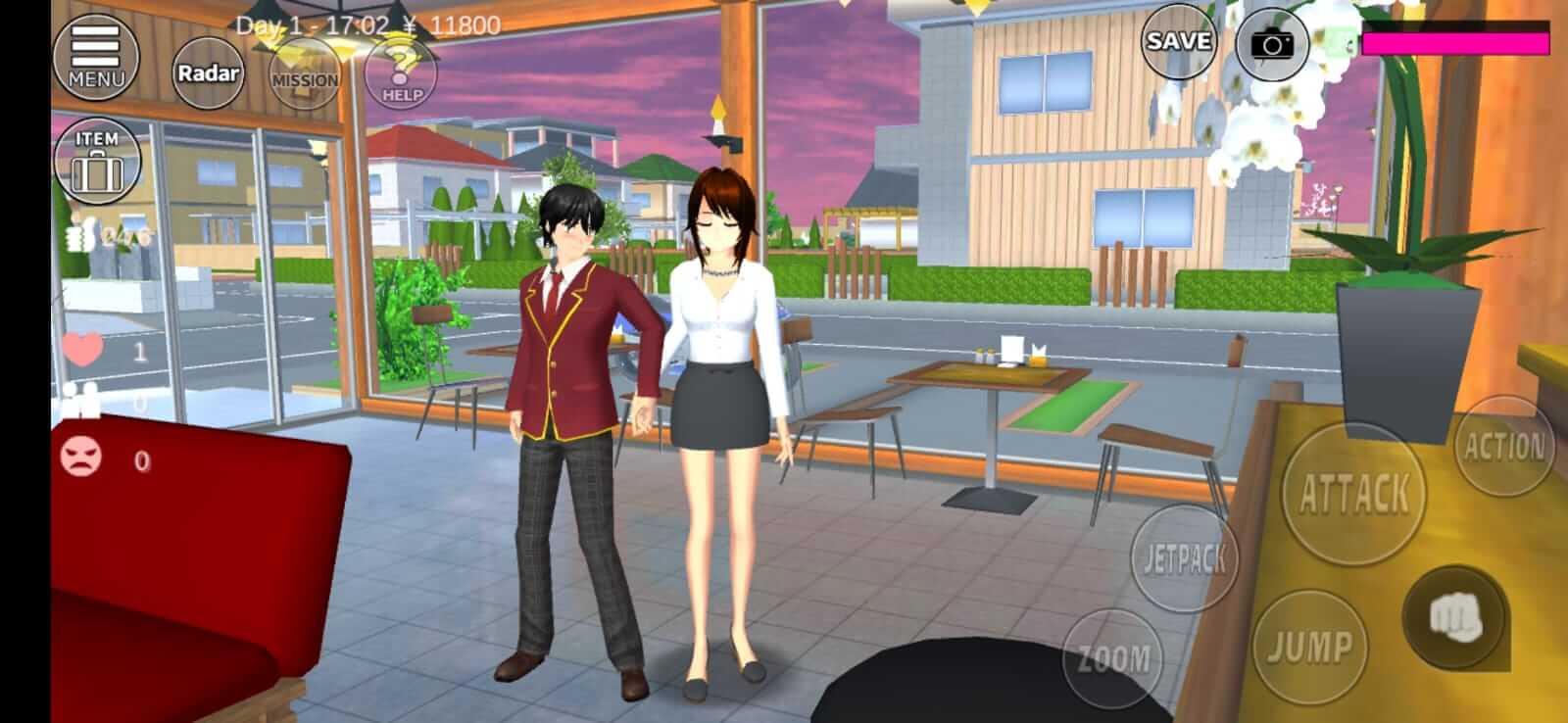Open the Radar map screen

click(x=206, y=72)
